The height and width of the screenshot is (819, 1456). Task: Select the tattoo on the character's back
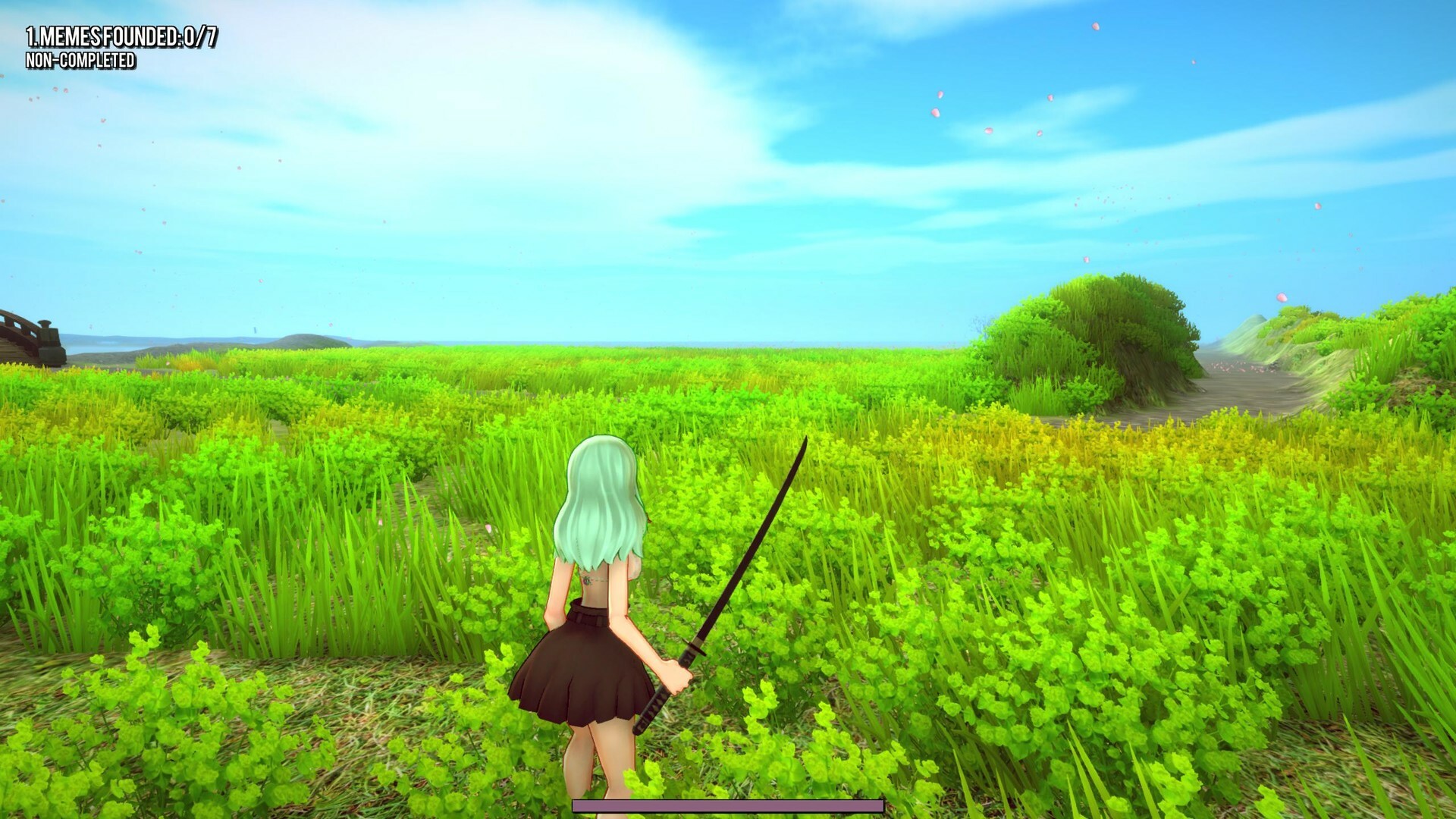coord(588,580)
